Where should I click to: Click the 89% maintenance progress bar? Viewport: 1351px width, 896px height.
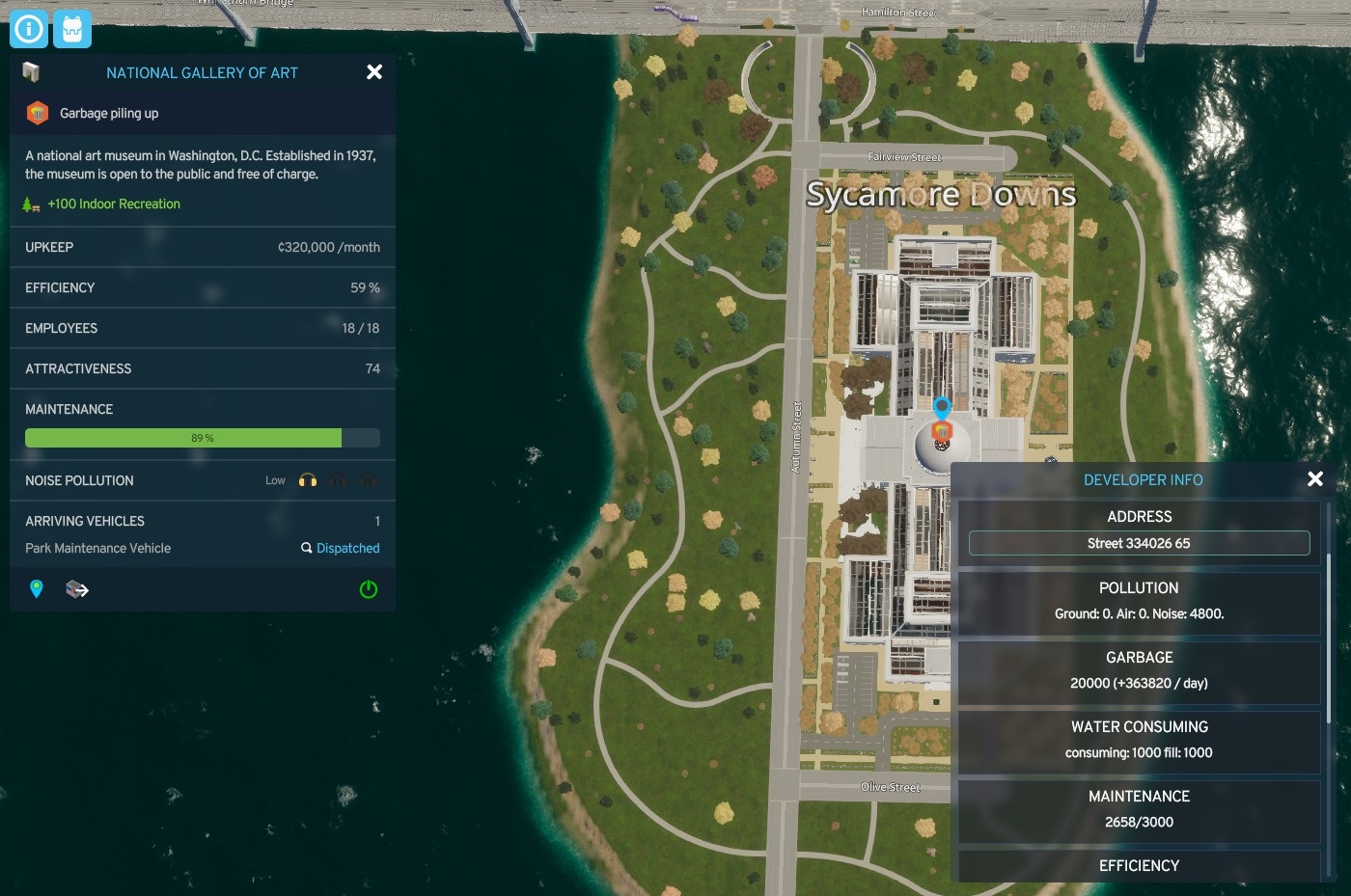[x=202, y=438]
